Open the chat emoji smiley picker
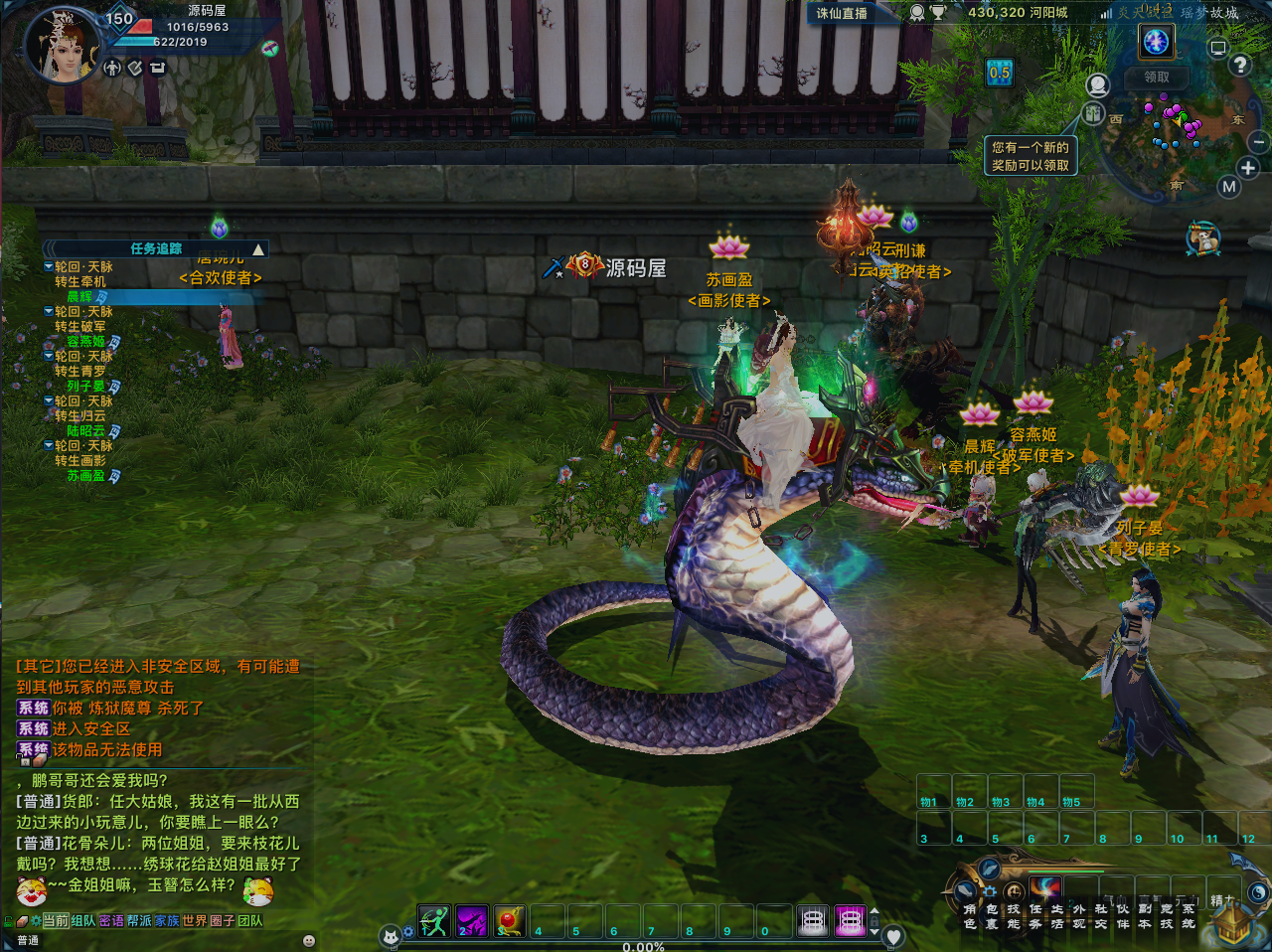This screenshot has width=1272, height=952. point(308,940)
